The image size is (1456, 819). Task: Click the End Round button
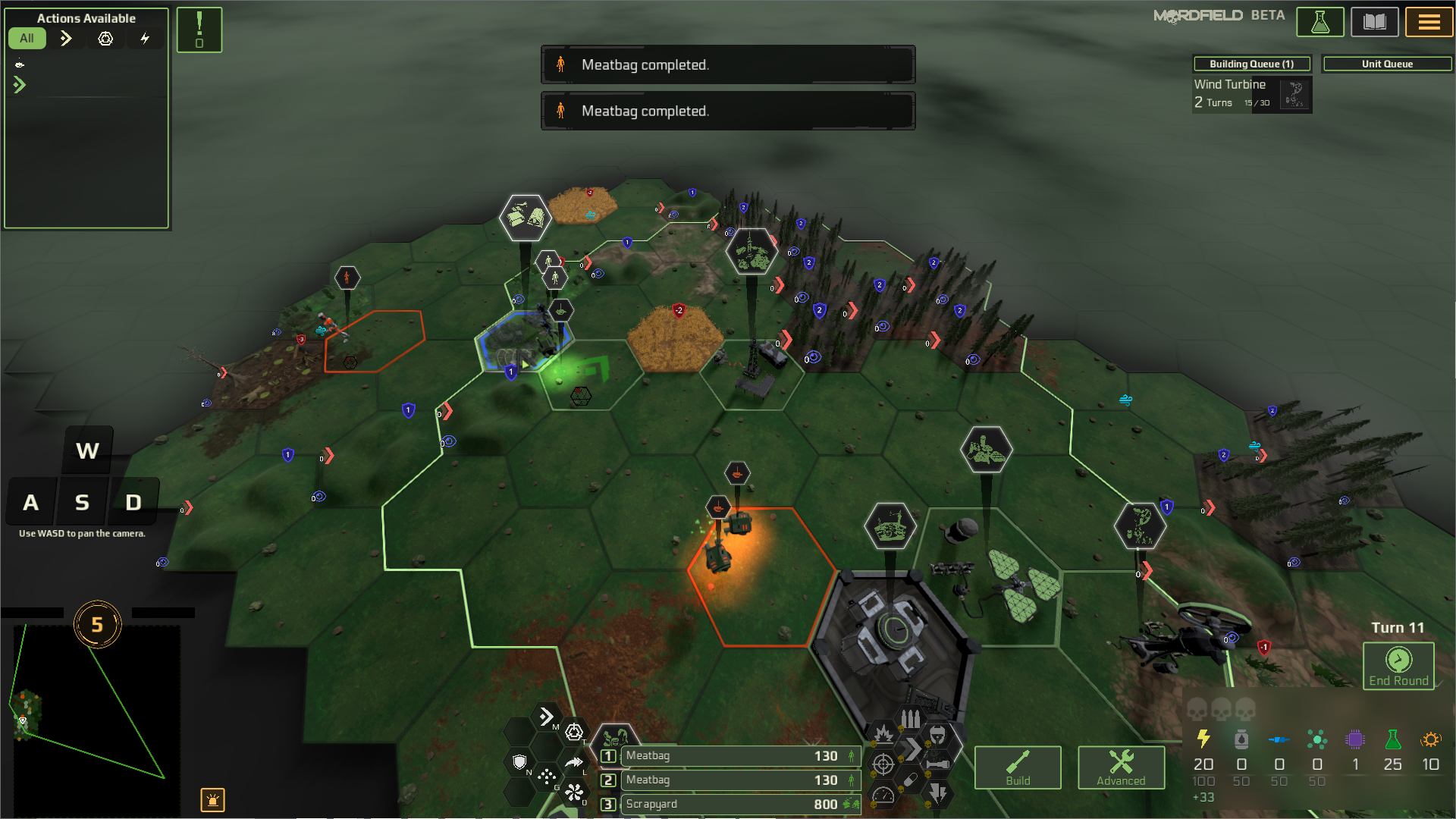coord(1398,666)
